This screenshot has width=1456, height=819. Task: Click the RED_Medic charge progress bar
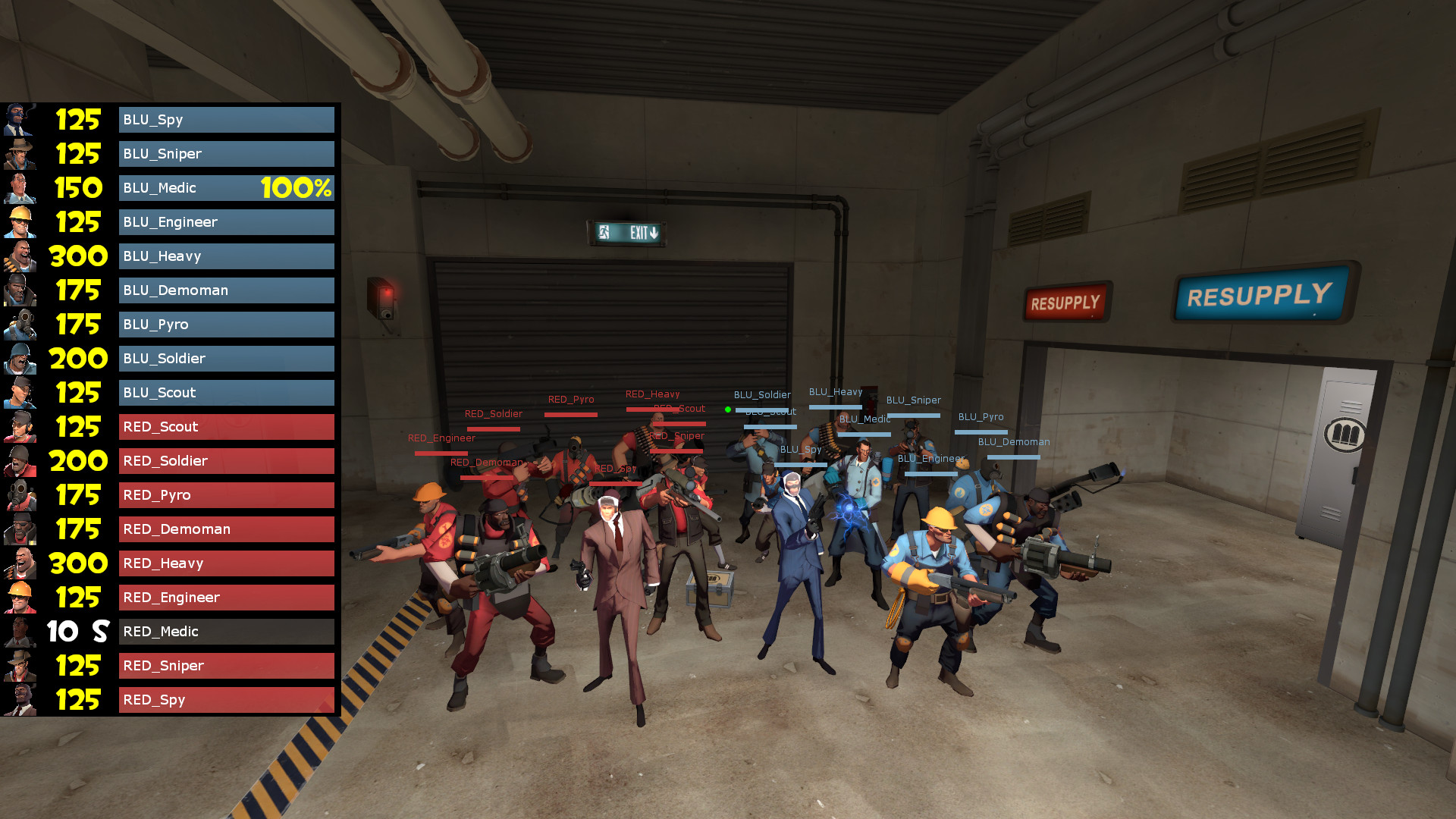pyautogui.click(x=226, y=631)
